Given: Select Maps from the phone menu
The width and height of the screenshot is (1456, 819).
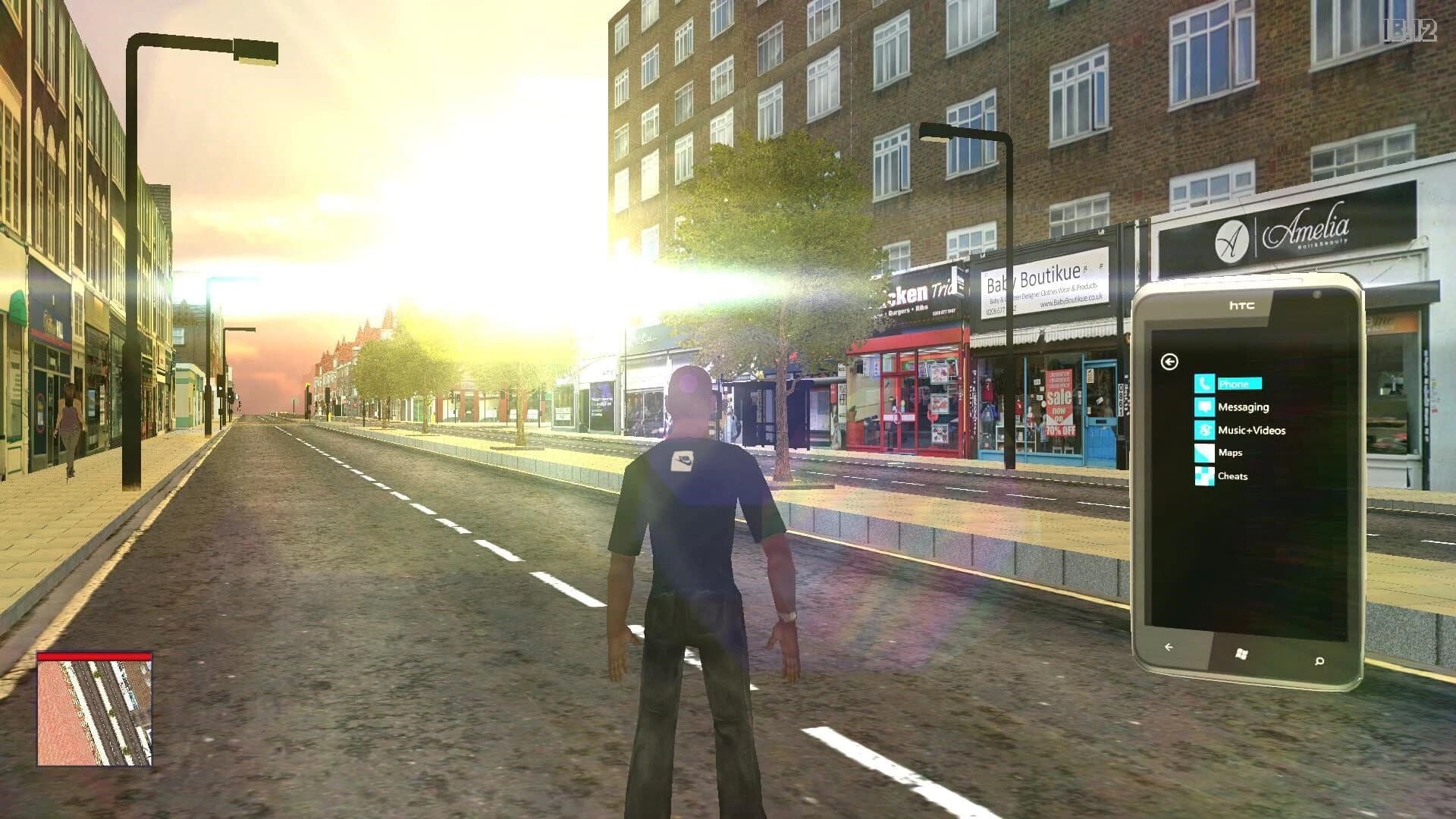Looking at the screenshot, I should [x=1230, y=453].
